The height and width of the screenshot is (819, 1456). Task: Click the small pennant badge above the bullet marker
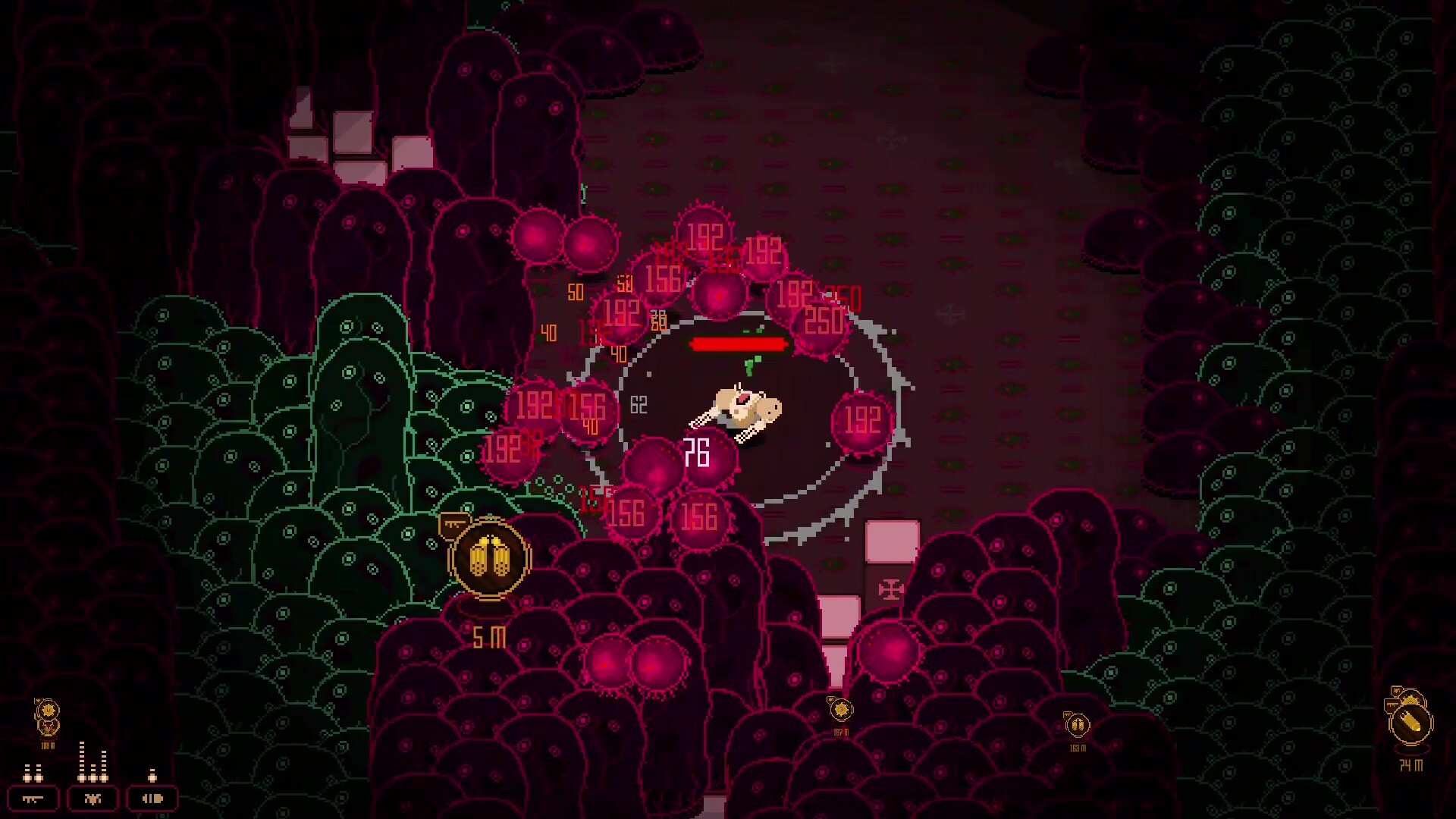(1398, 692)
